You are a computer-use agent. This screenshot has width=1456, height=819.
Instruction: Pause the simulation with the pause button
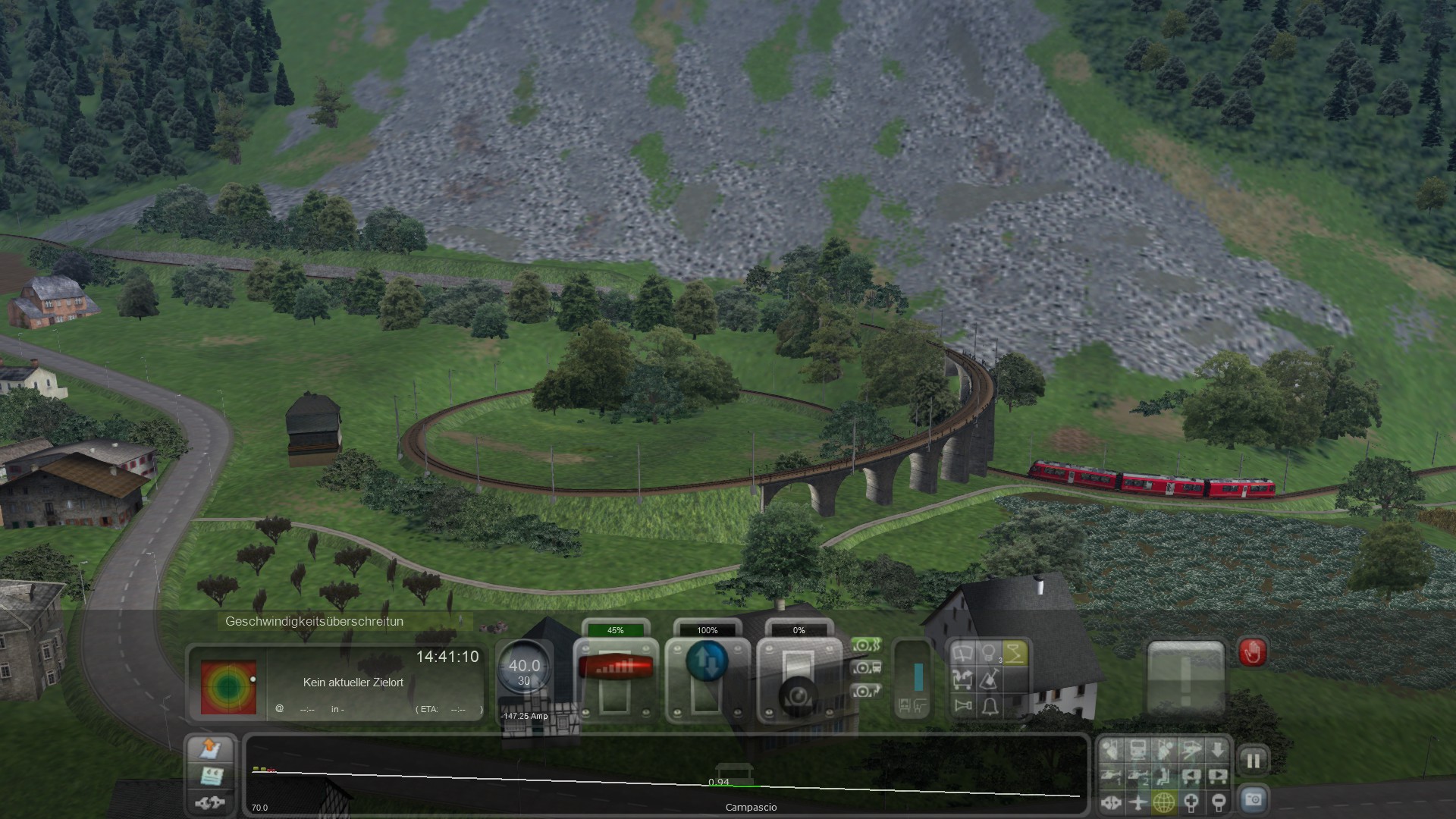[x=1253, y=761]
